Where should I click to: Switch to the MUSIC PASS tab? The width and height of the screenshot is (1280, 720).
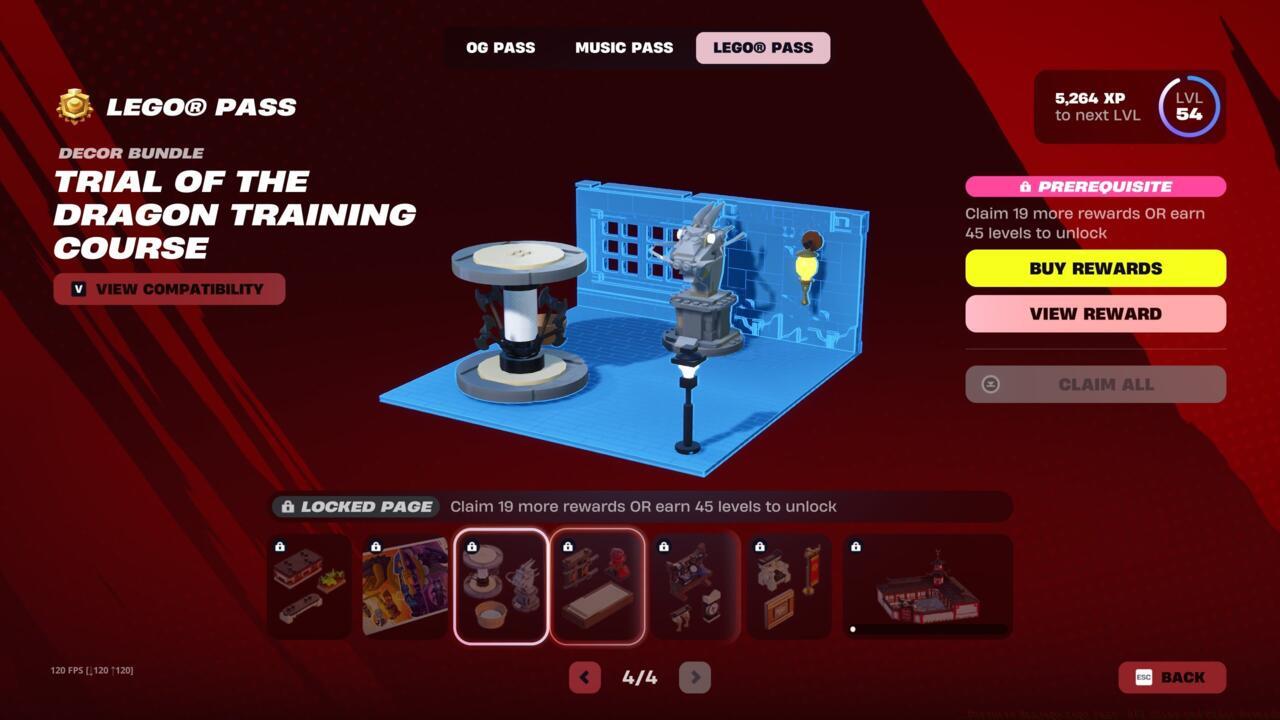click(x=623, y=47)
